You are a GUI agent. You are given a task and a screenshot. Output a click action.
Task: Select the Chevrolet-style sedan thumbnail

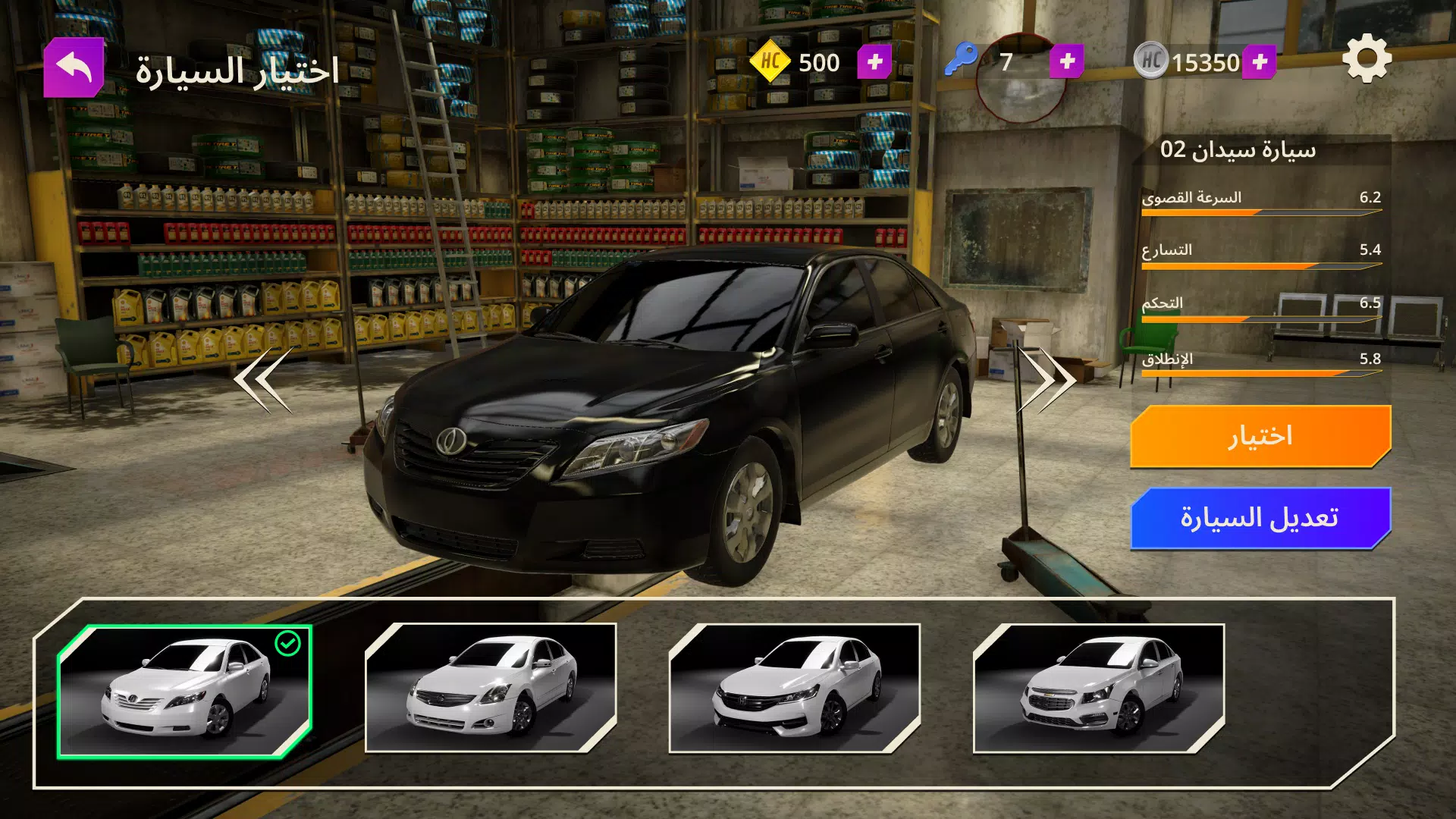click(x=1099, y=689)
